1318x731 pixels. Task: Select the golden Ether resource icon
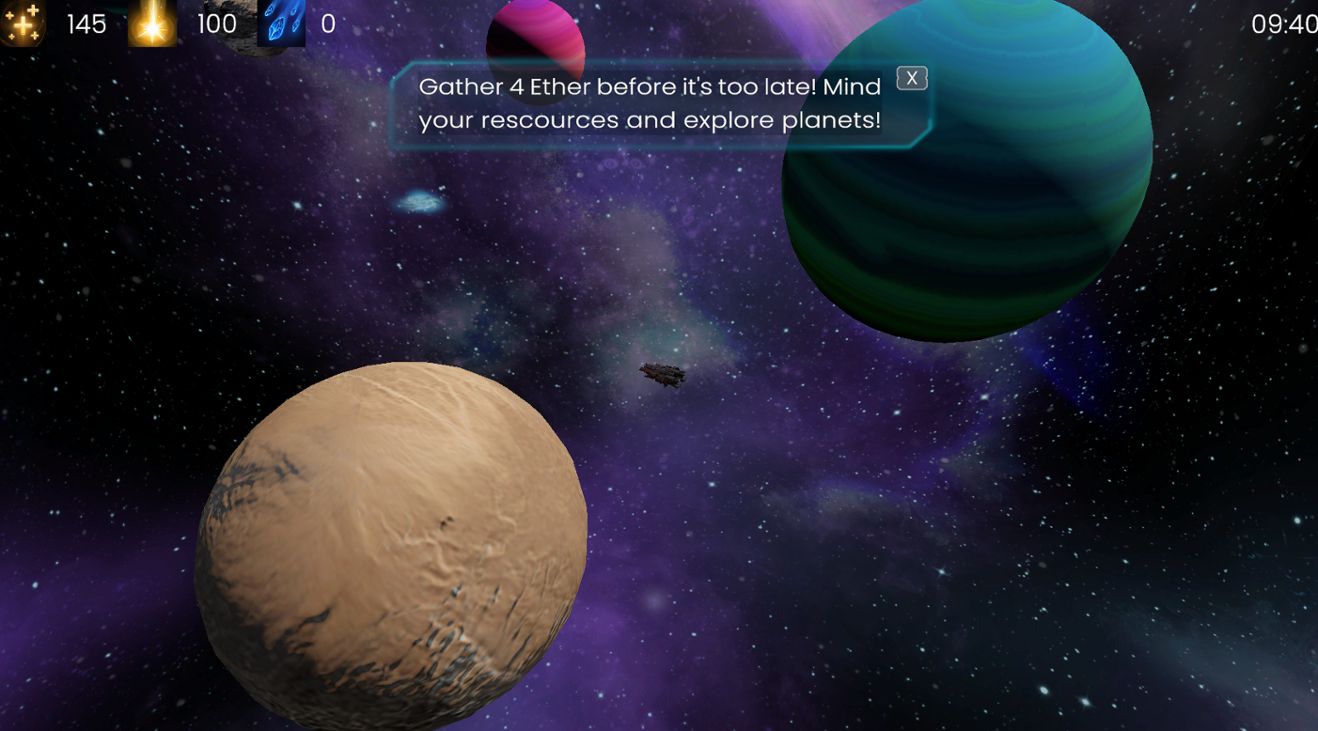(x=22, y=24)
